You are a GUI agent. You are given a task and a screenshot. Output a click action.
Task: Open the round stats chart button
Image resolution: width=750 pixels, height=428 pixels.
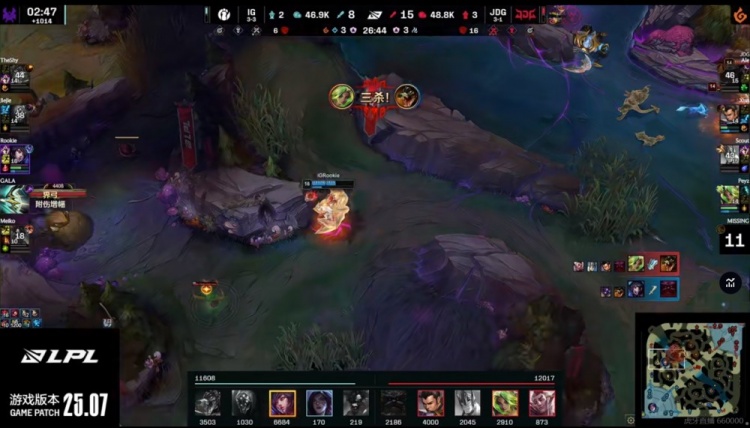click(x=729, y=282)
